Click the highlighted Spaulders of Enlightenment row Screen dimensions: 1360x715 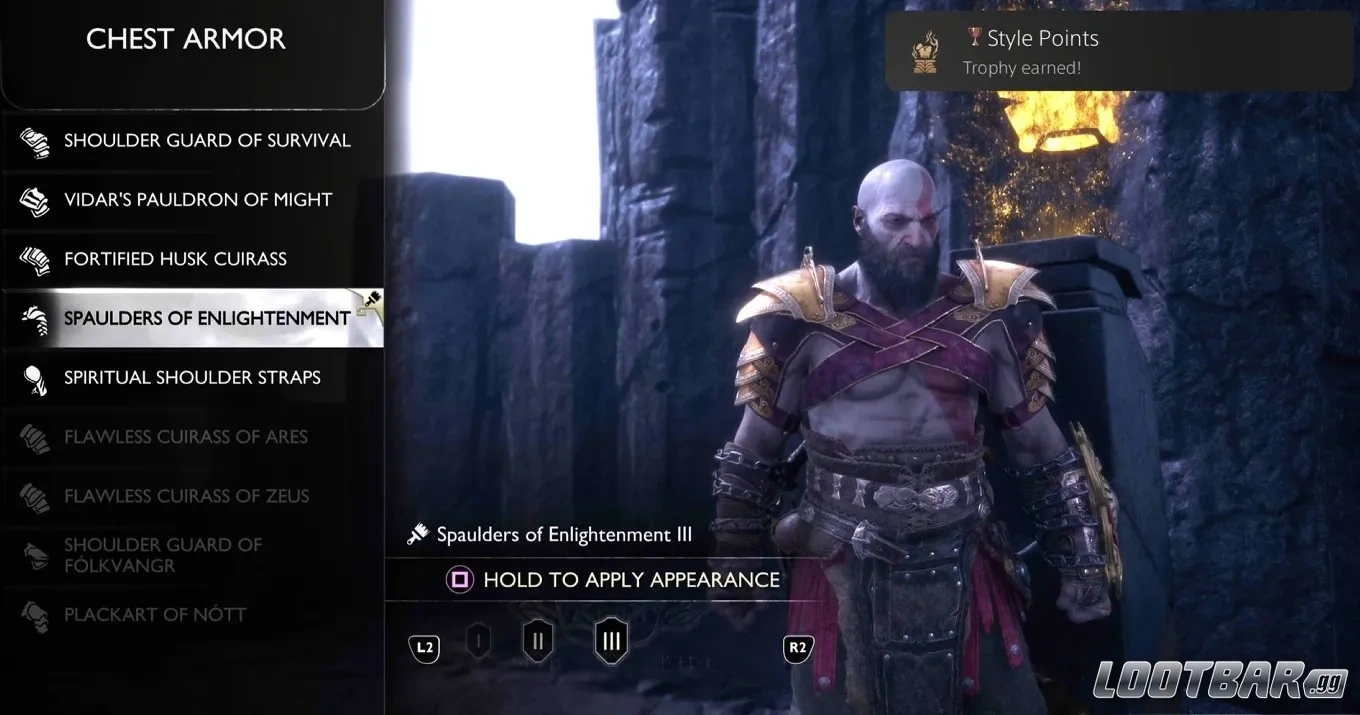pyautogui.click(x=192, y=318)
